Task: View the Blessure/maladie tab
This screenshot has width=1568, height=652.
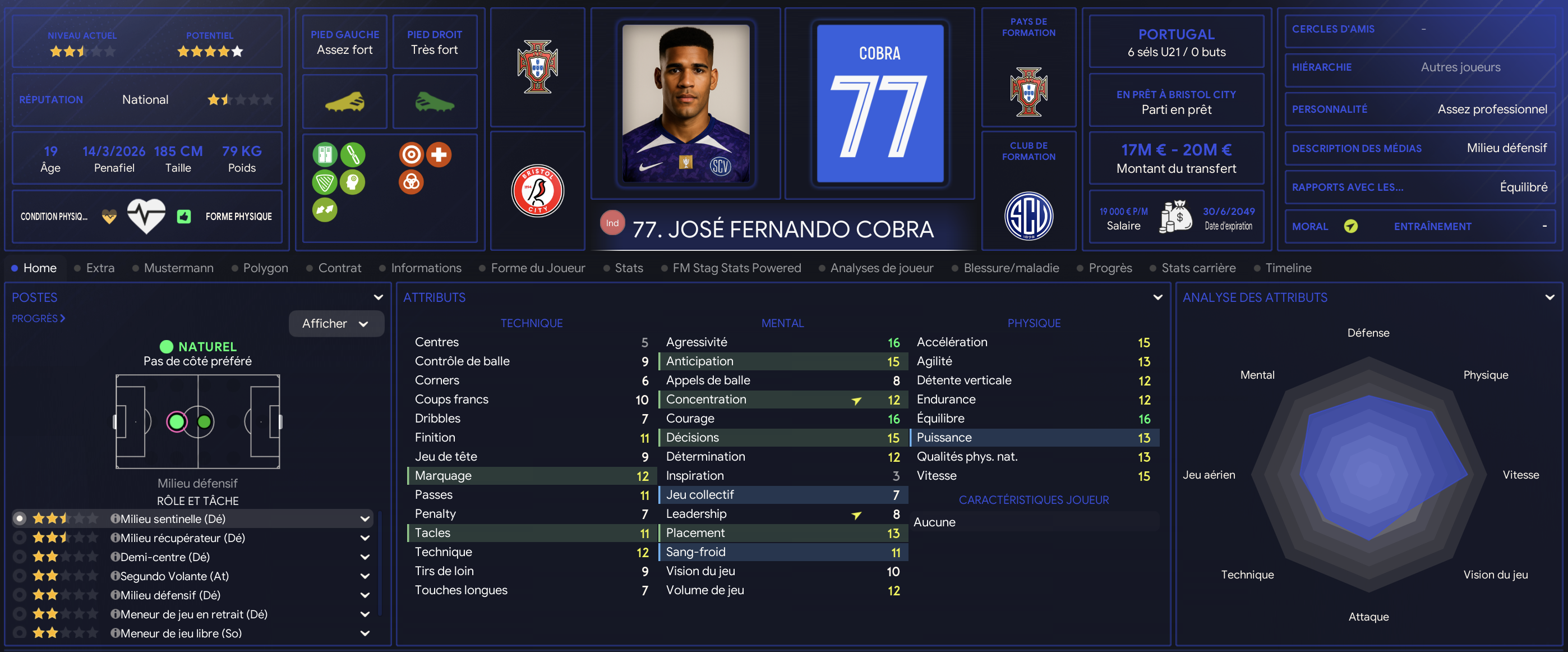Action: click(x=1011, y=268)
